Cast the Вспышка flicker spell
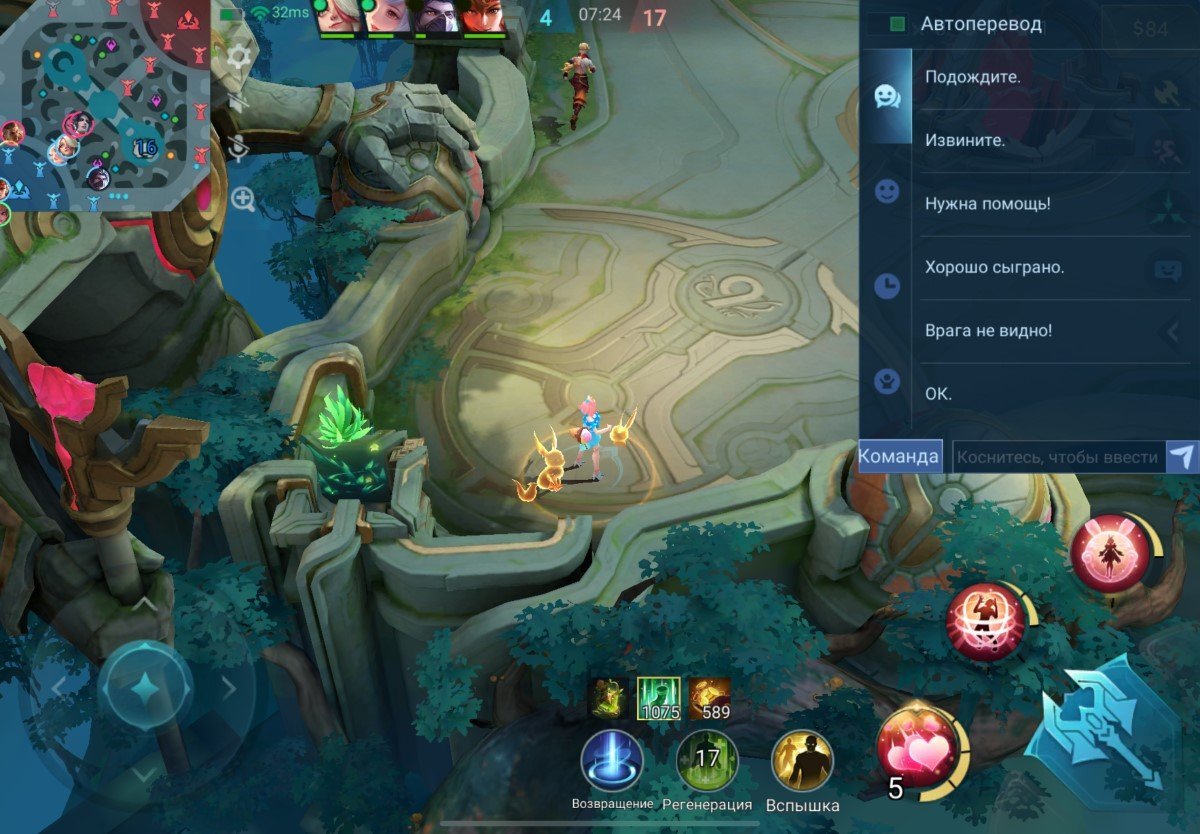Screen dimensions: 1200x834 pyautogui.click(x=802, y=762)
